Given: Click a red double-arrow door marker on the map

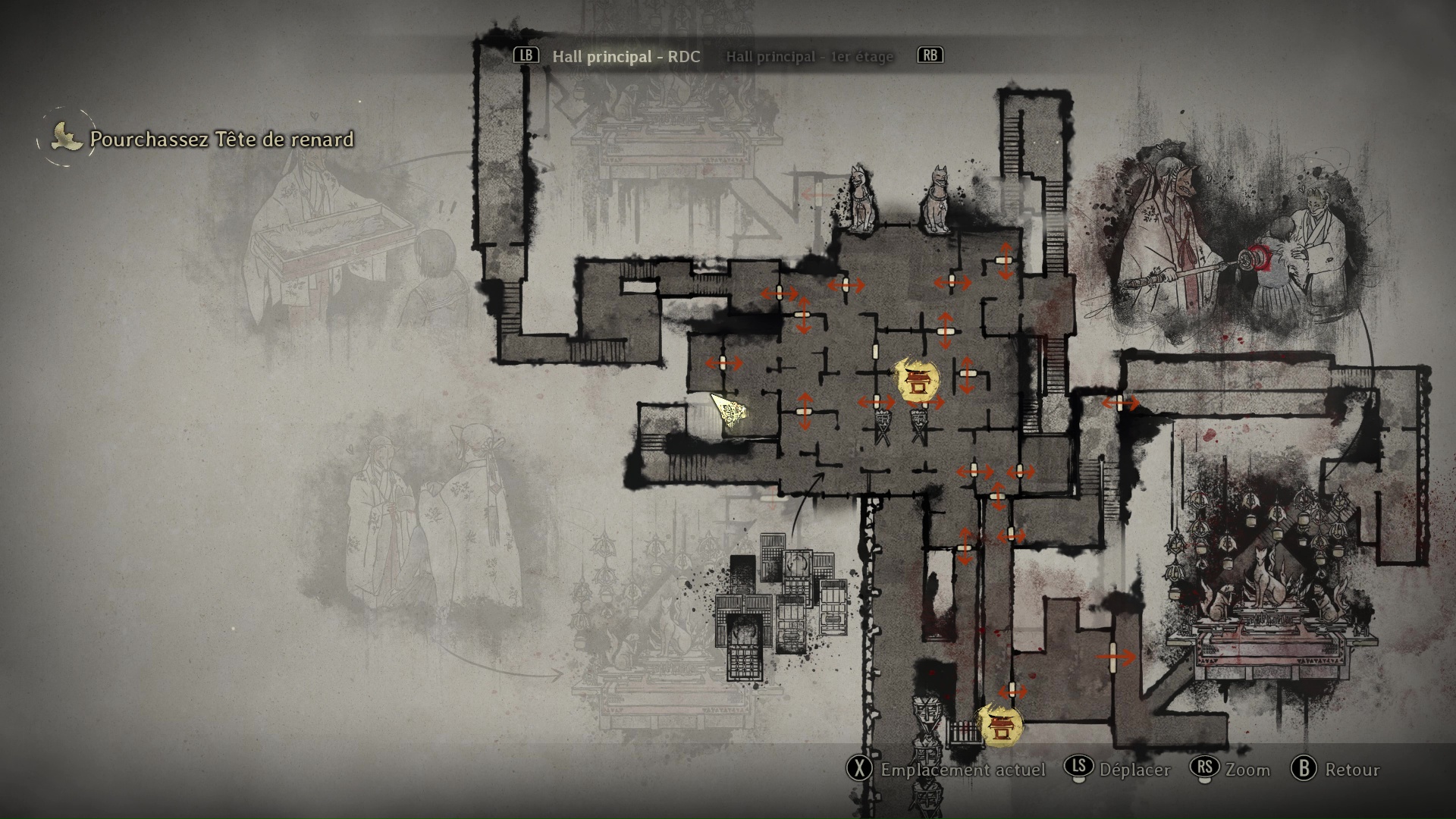Looking at the screenshot, I should pyautogui.click(x=780, y=292).
